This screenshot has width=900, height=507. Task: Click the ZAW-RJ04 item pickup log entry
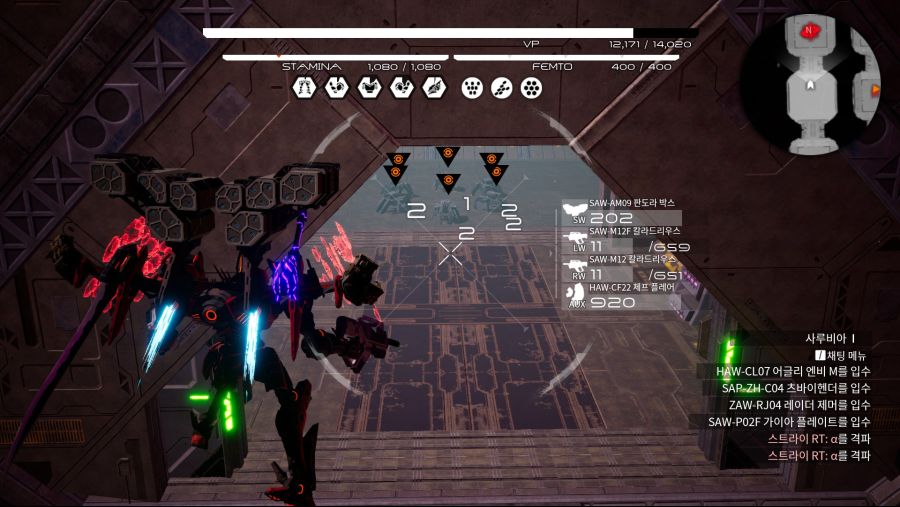tap(799, 405)
